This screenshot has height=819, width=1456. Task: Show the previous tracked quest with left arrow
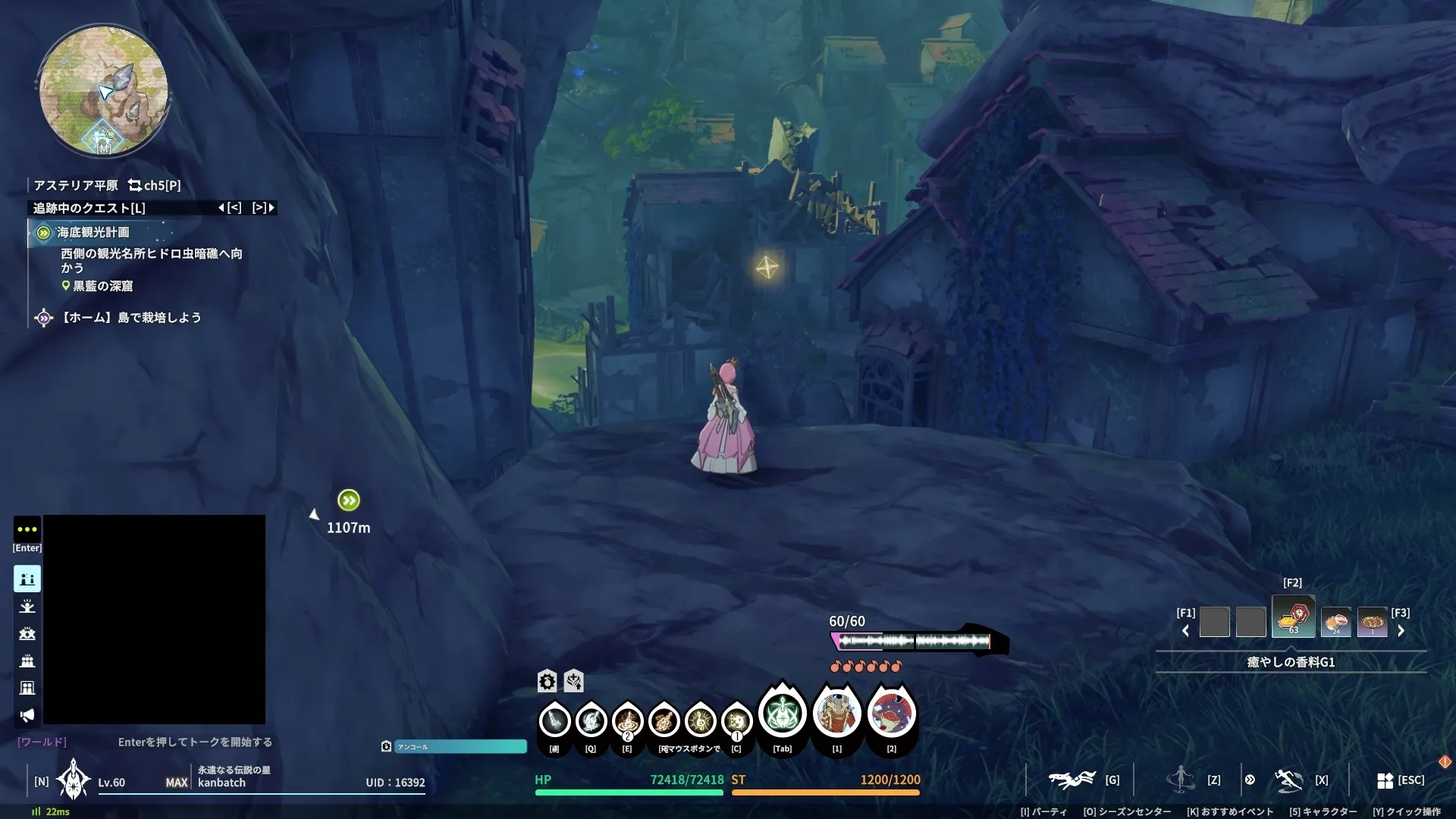click(221, 208)
